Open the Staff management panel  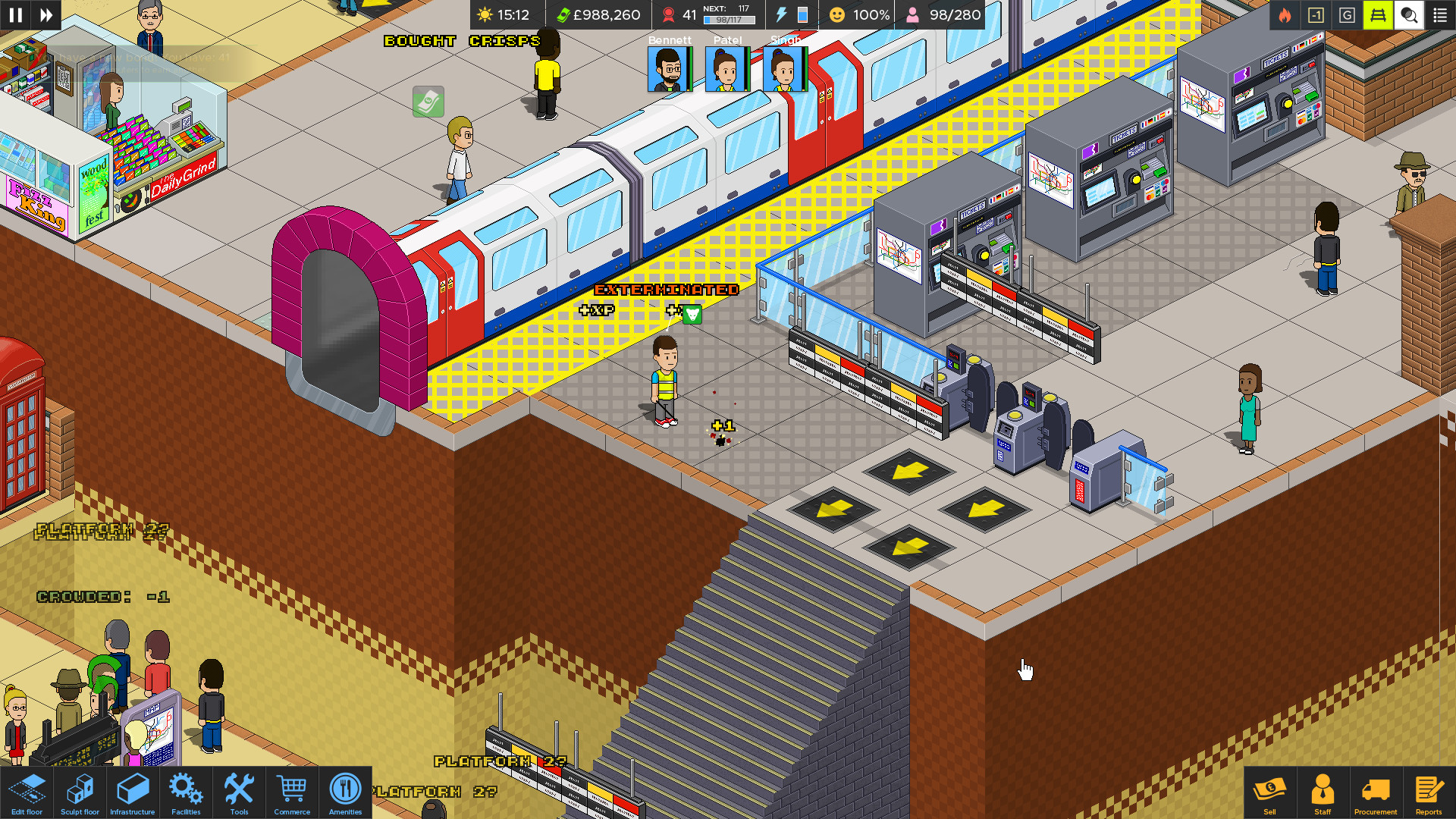1323,792
